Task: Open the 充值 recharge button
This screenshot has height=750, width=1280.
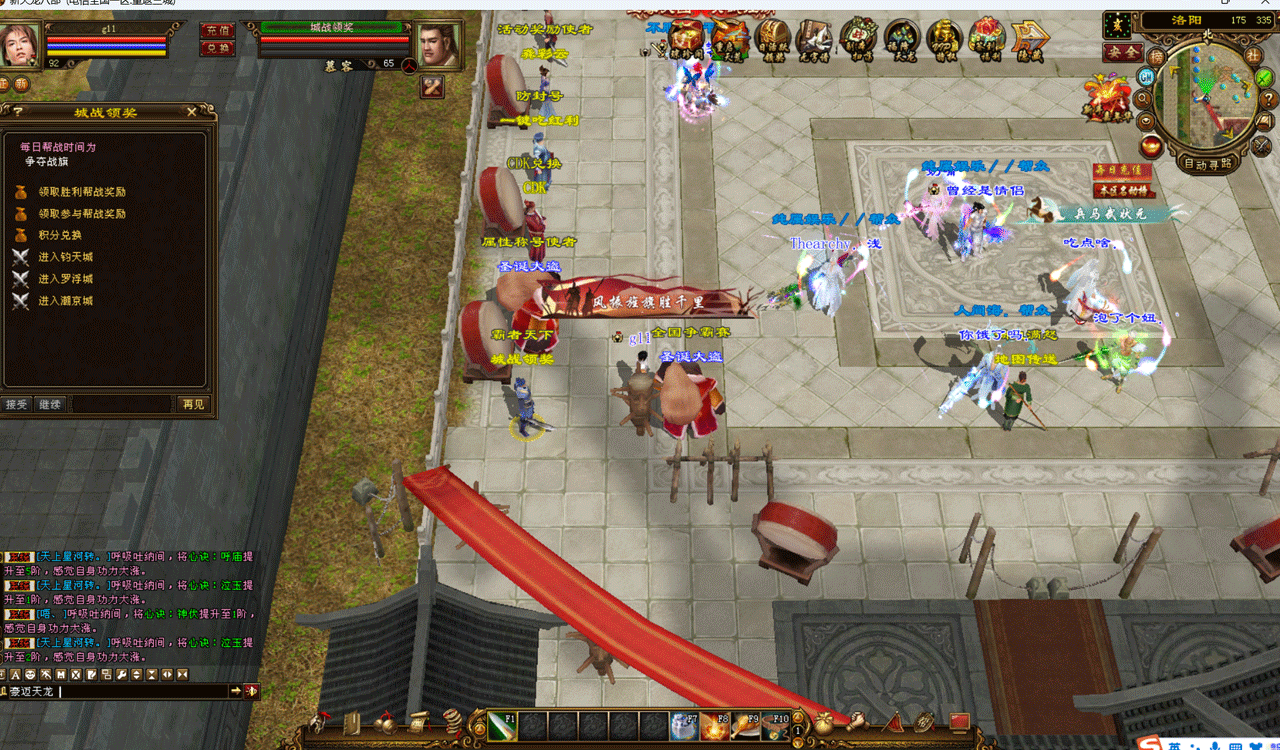Action: pos(217,31)
